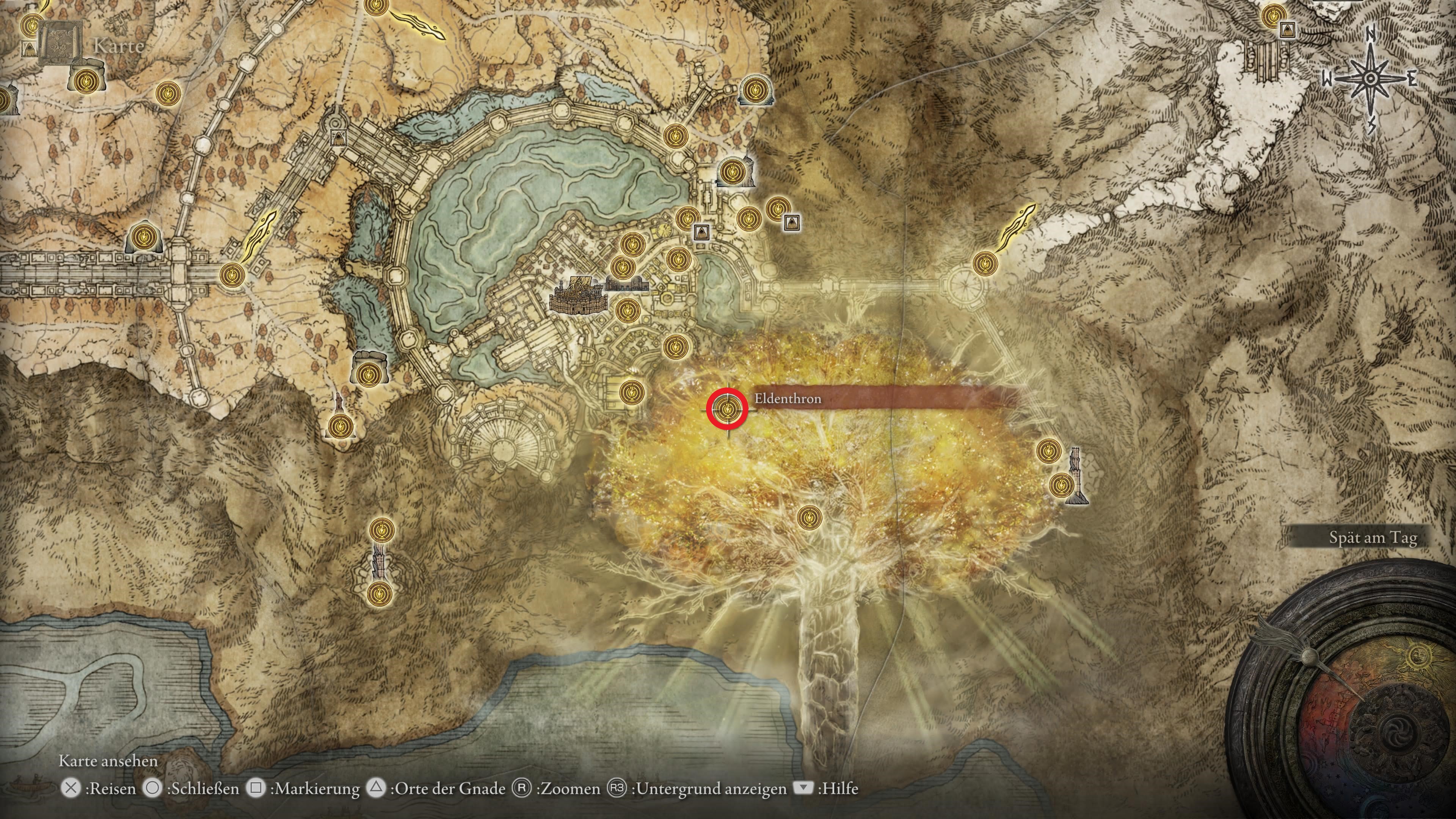Select the grace at the eastern round plaza
This screenshot has height=819, width=1456.
click(x=984, y=263)
